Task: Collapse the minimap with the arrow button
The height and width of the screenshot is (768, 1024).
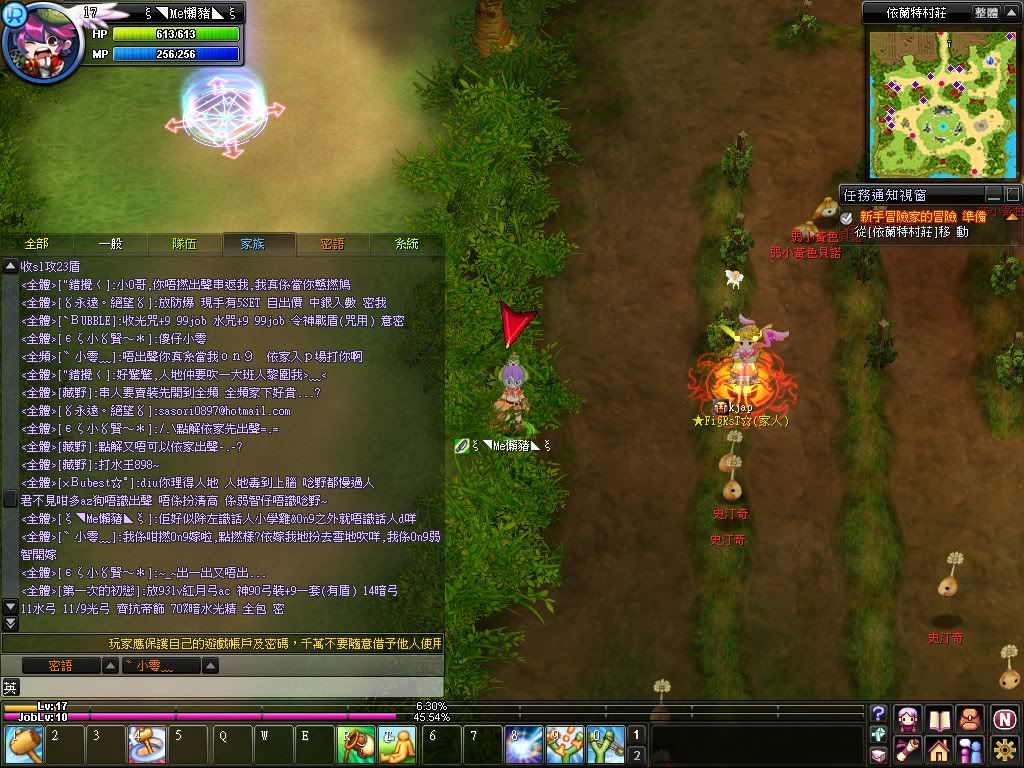Action: click(1012, 13)
